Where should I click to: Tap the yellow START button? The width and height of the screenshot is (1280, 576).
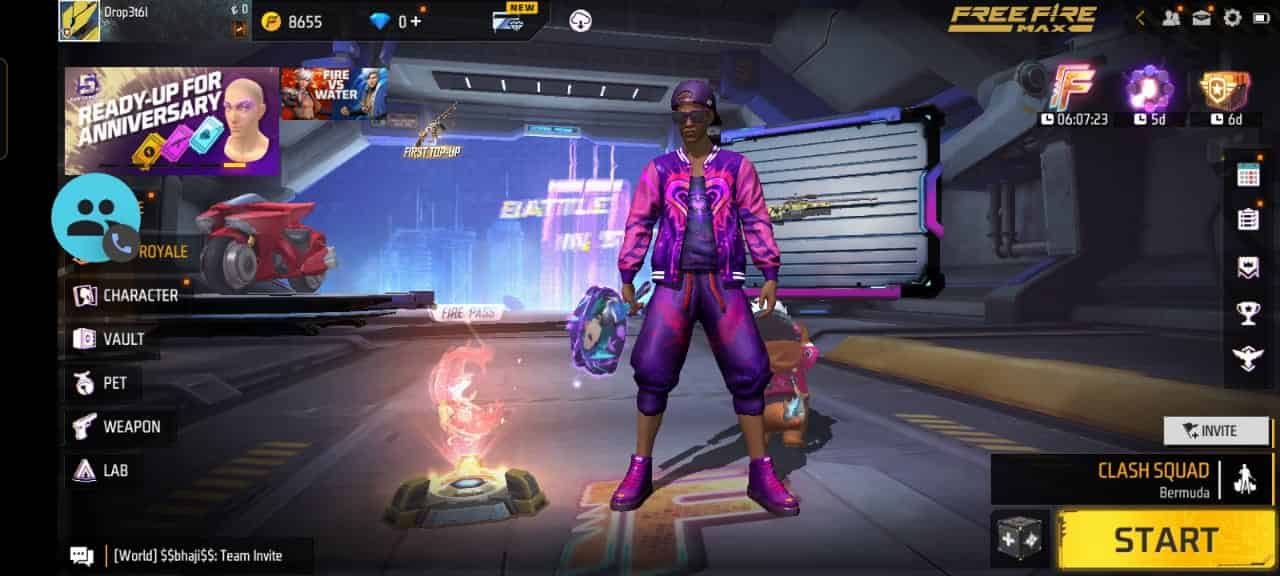click(x=1166, y=540)
